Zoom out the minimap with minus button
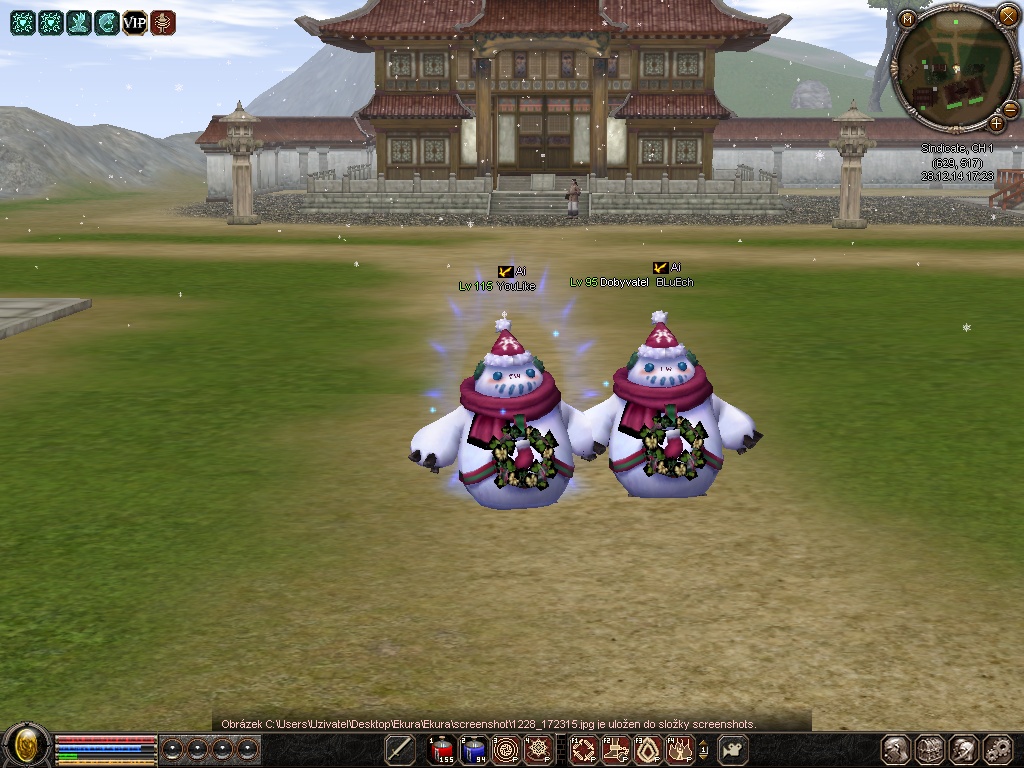This screenshot has height=768, width=1024. 1010,108
